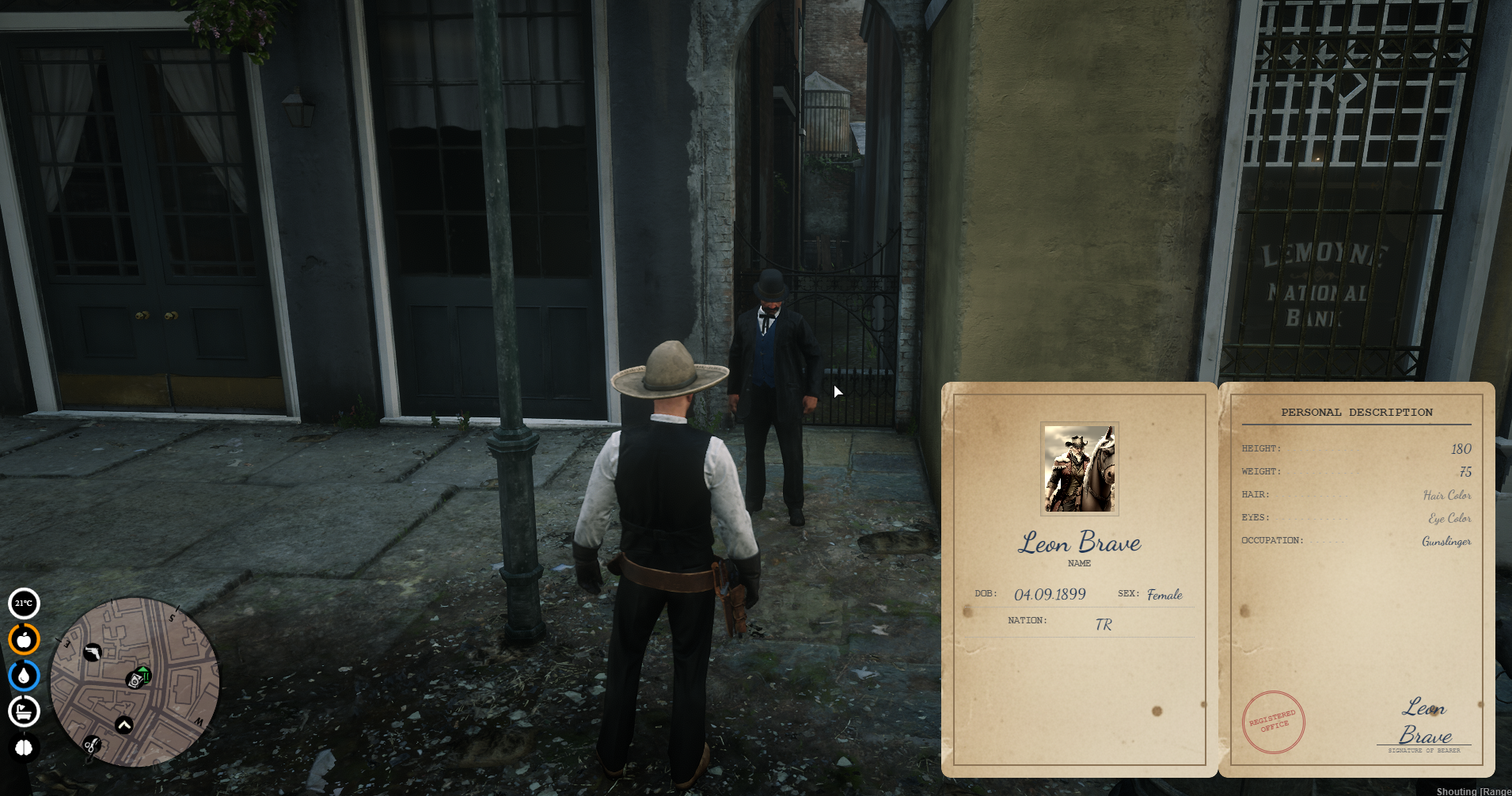Select the gunsmith pistol marker on the minimap
Screen dimensions: 1512x796
93,653
